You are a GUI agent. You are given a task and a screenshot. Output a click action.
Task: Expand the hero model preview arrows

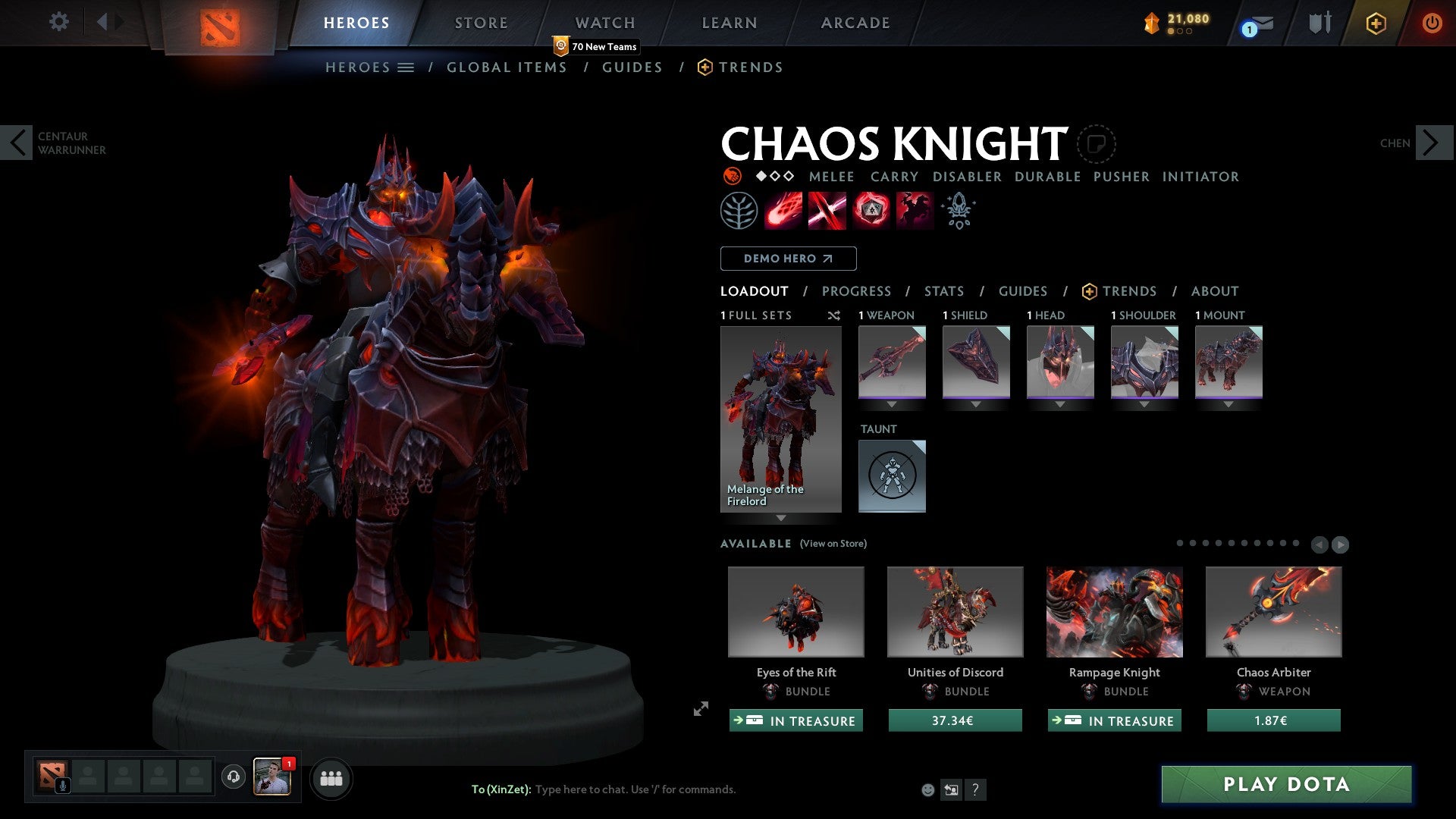[x=701, y=709]
